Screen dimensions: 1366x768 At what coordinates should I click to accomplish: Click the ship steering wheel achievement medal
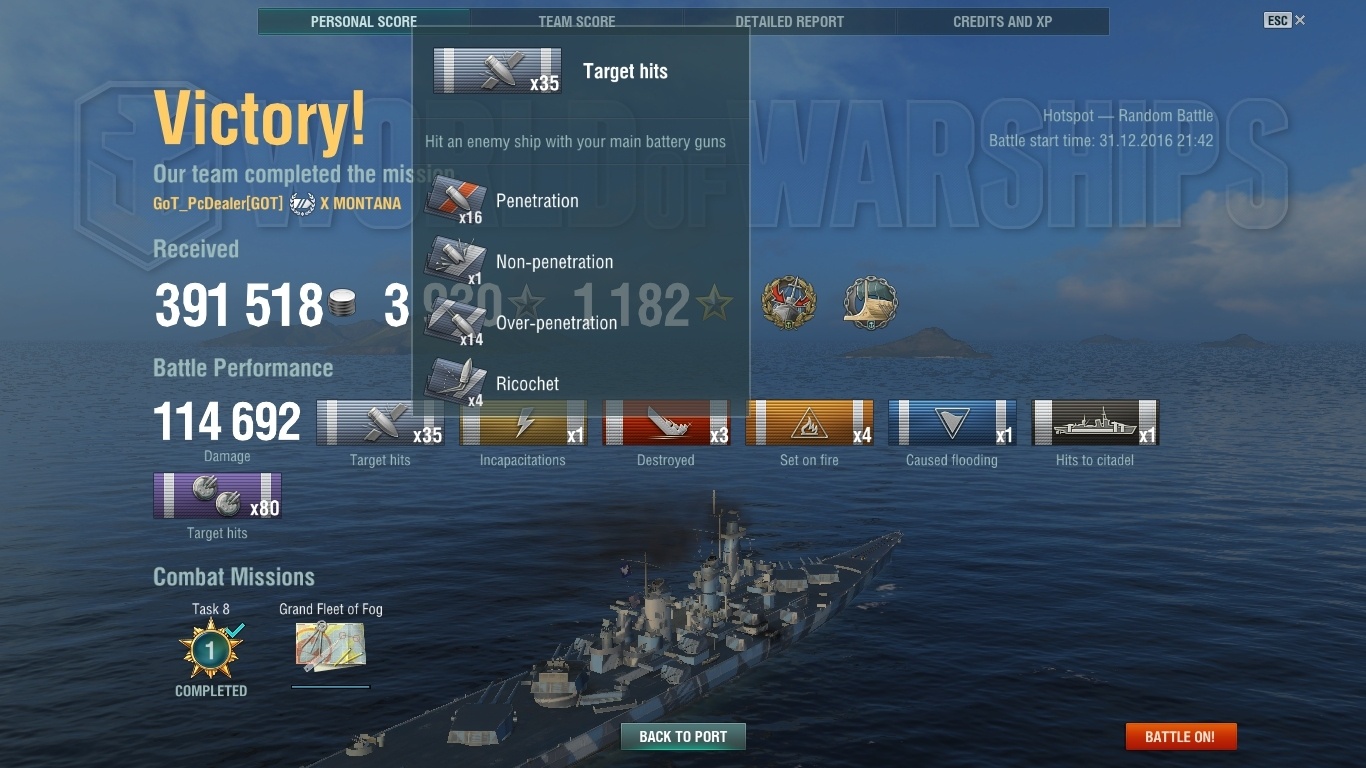coord(870,304)
